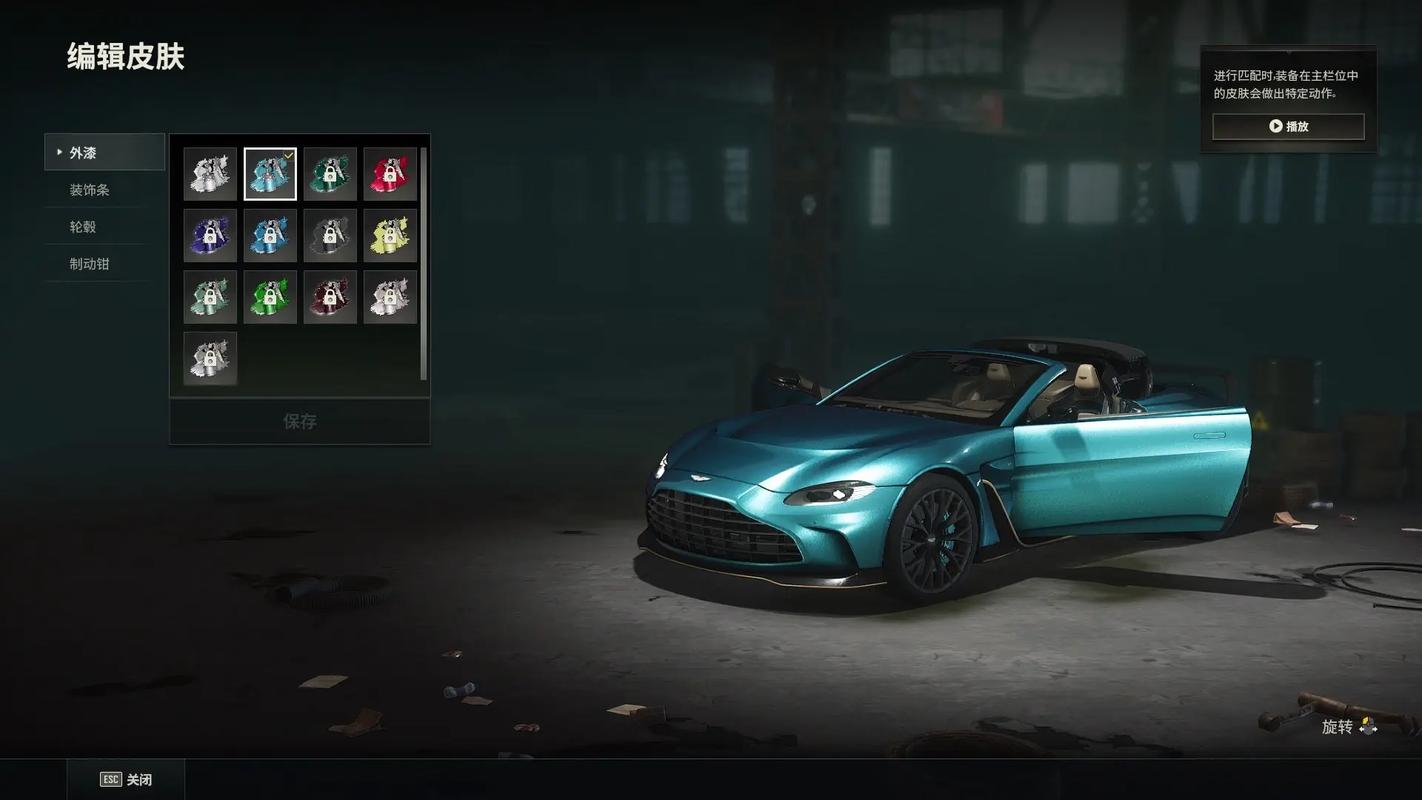The image size is (1422, 800).
Task: Click the 保存 save button
Action: point(299,421)
